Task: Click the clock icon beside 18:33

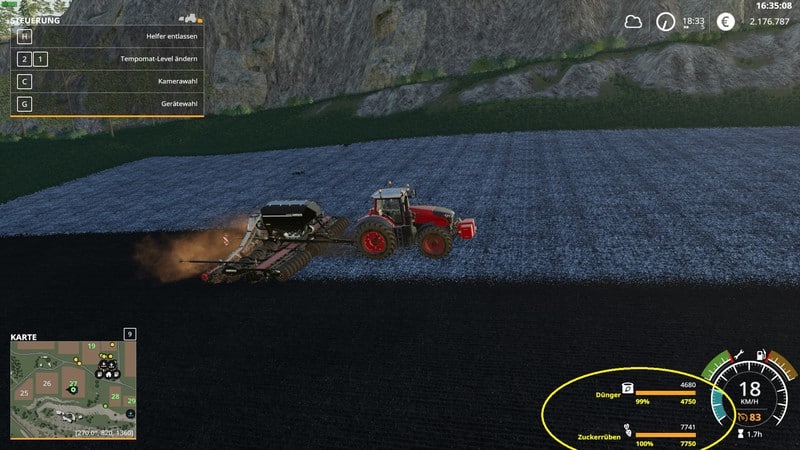Action: 665,21
